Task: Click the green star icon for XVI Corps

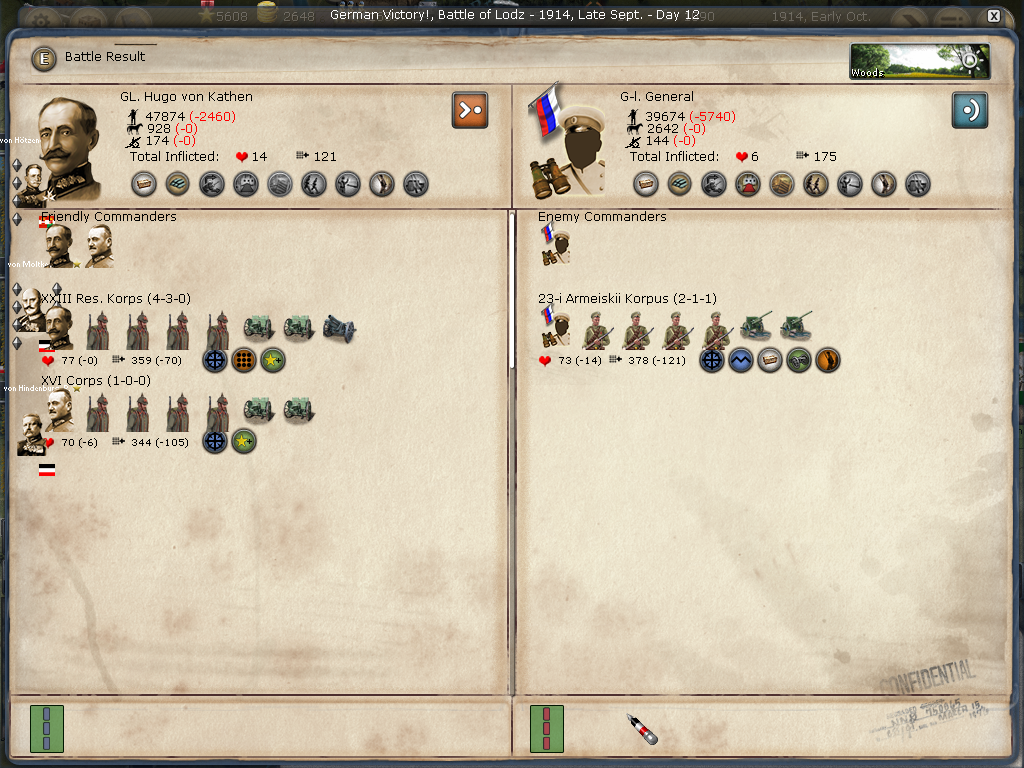Action: pyautogui.click(x=244, y=441)
